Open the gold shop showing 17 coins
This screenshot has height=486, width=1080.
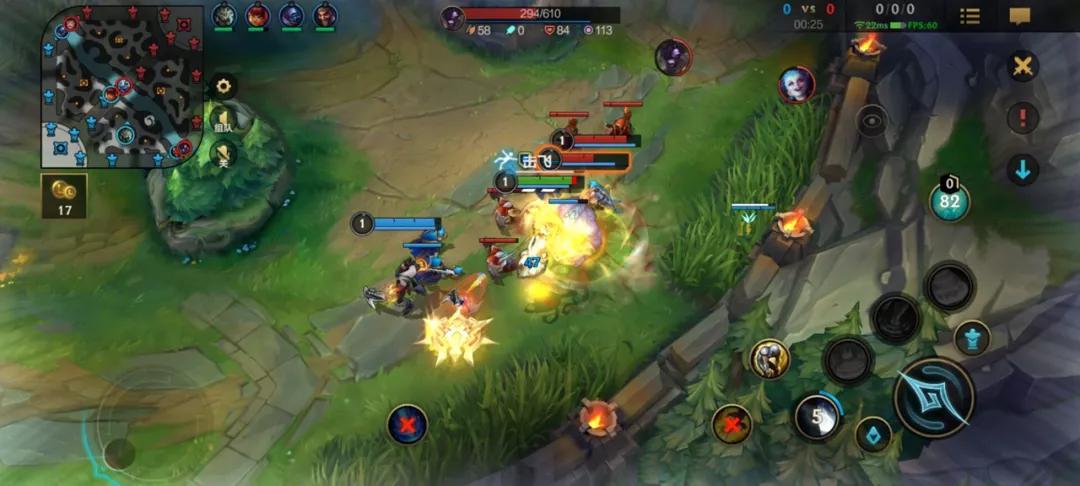click(64, 196)
